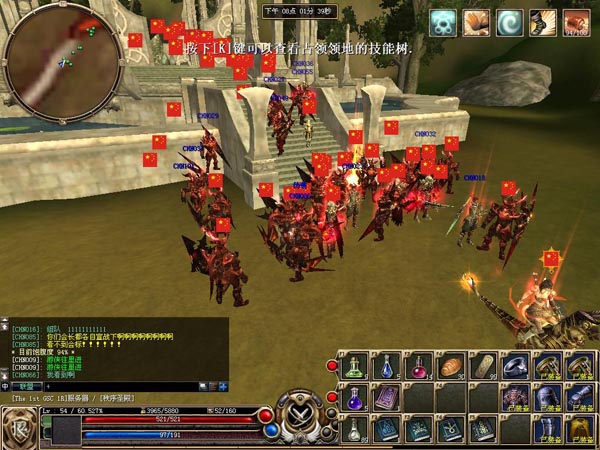The width and height of the screenshot is (600, 450).
Task: Use the blue potion flask
Action: 386,366
